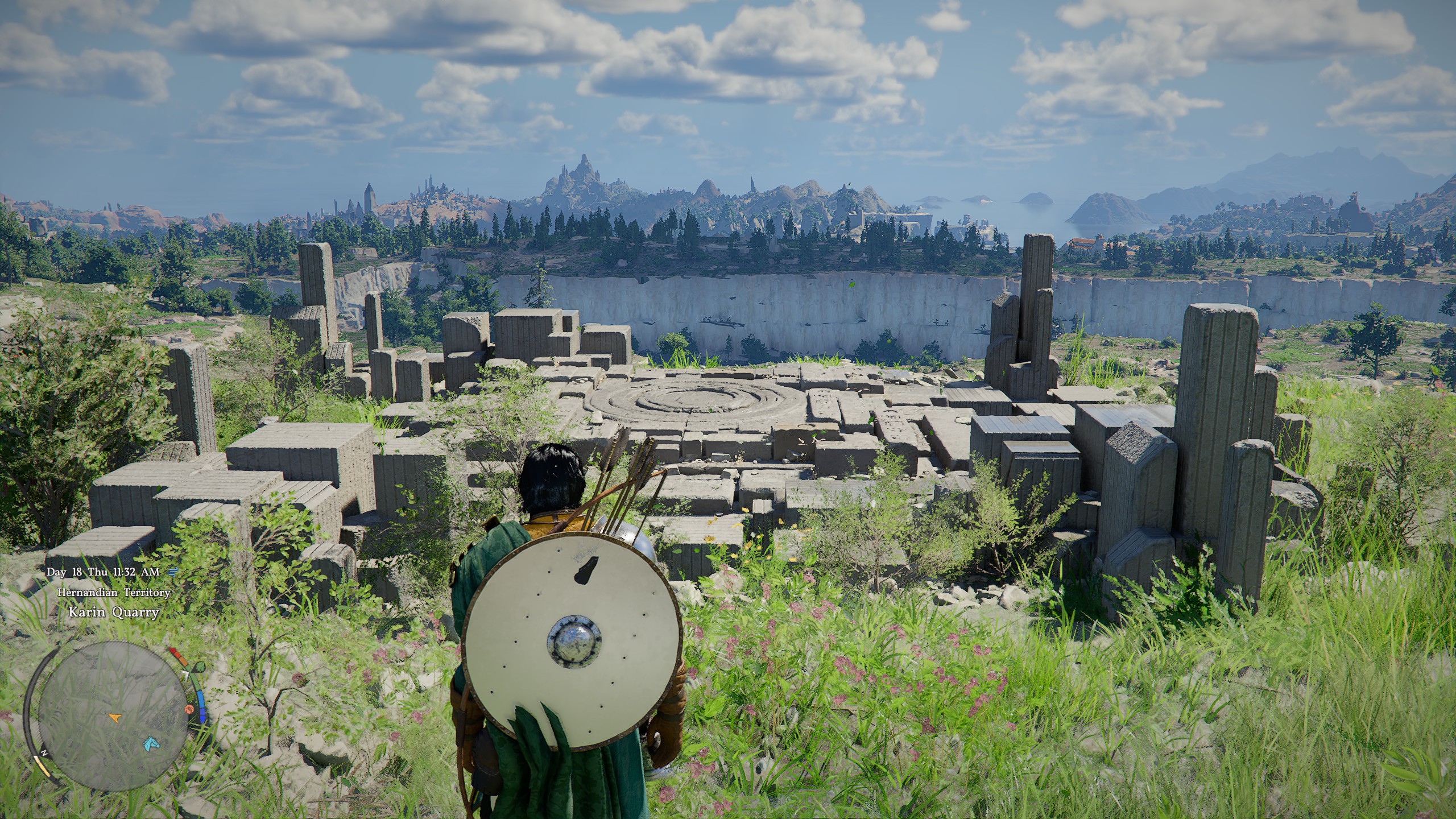Click the orange round icon beside minimap
Screen dimensions: 1456x819
(x=188, y=709)
